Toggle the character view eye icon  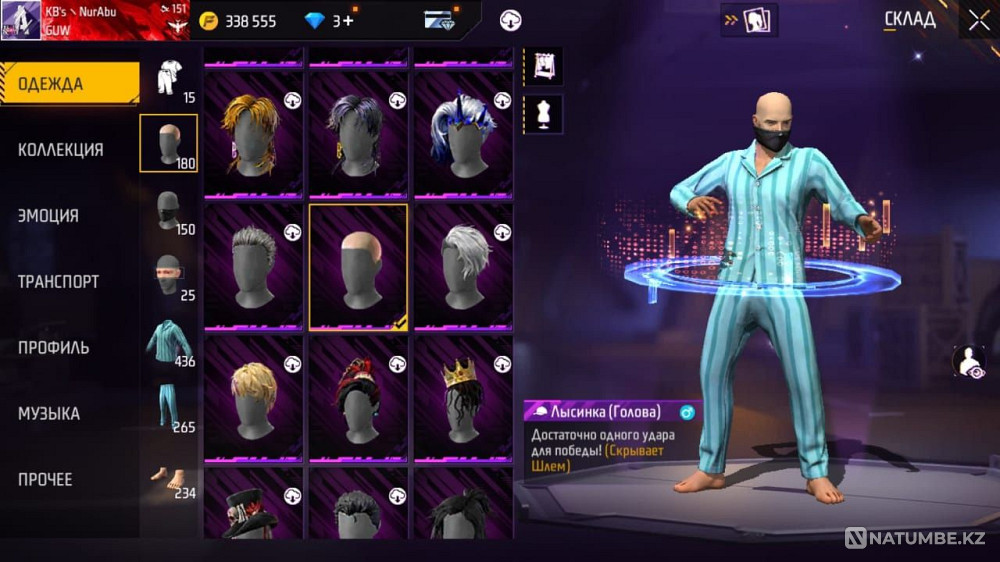point(969,362)
